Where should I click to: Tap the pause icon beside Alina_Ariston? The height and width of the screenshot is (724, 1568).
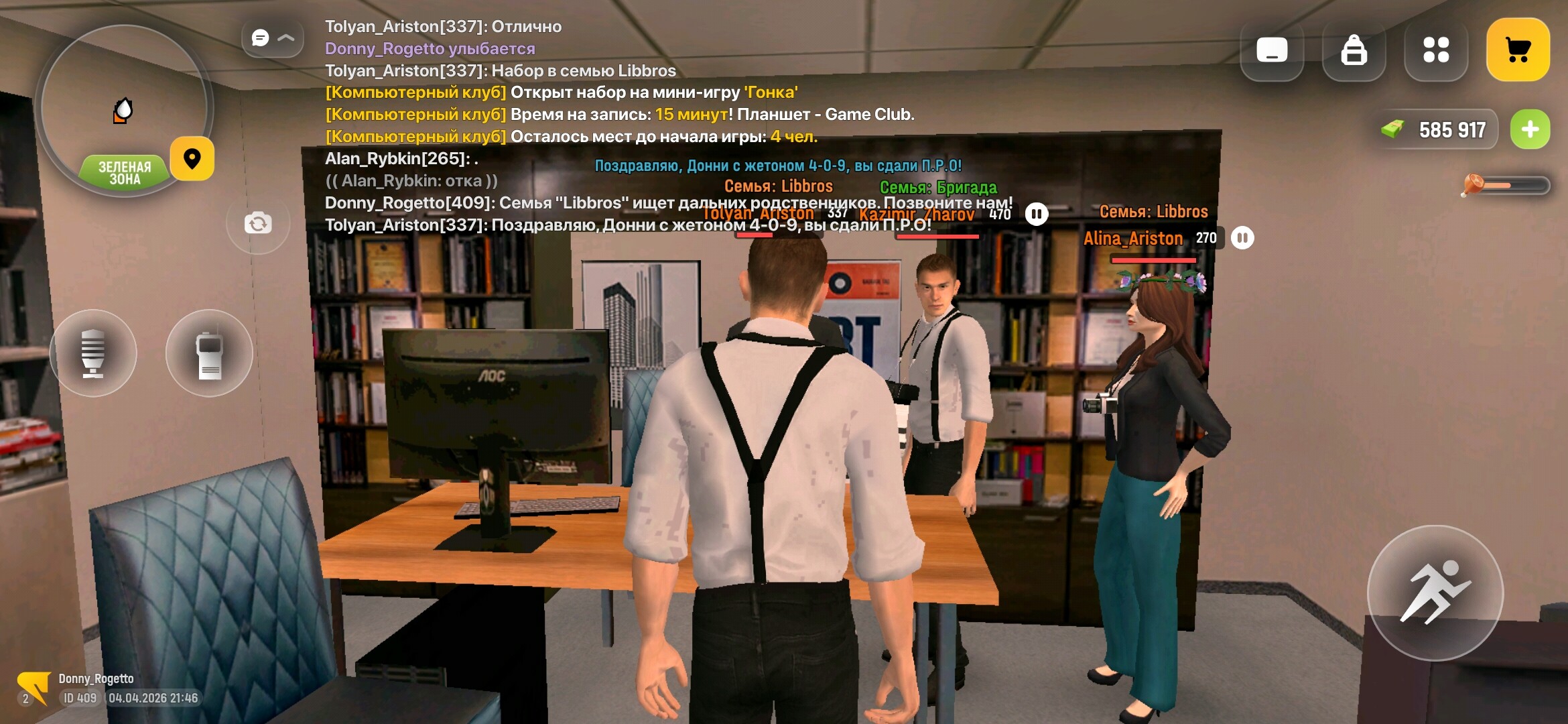click(x=1242, y=238)
